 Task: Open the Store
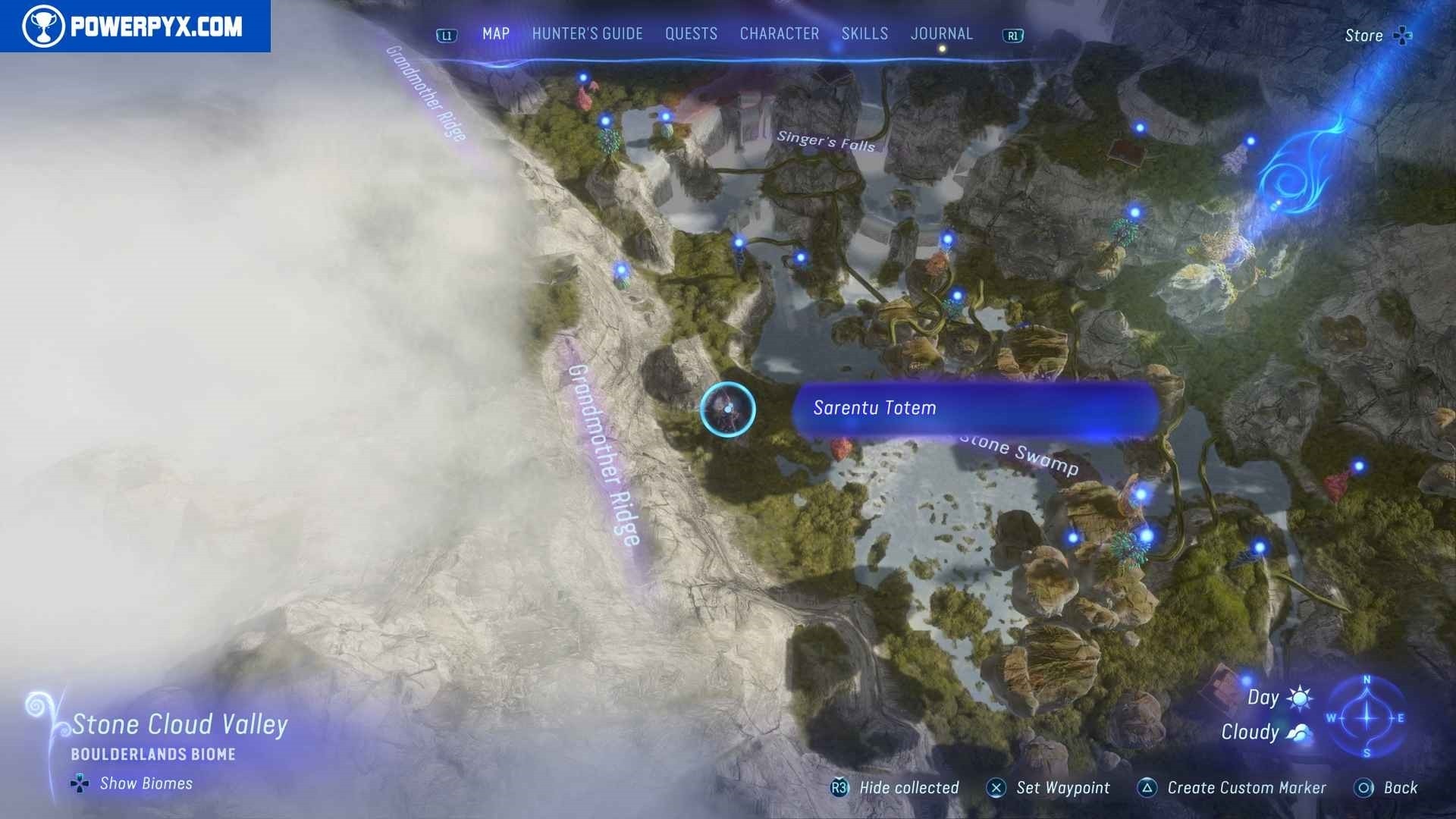[1377, 36]
